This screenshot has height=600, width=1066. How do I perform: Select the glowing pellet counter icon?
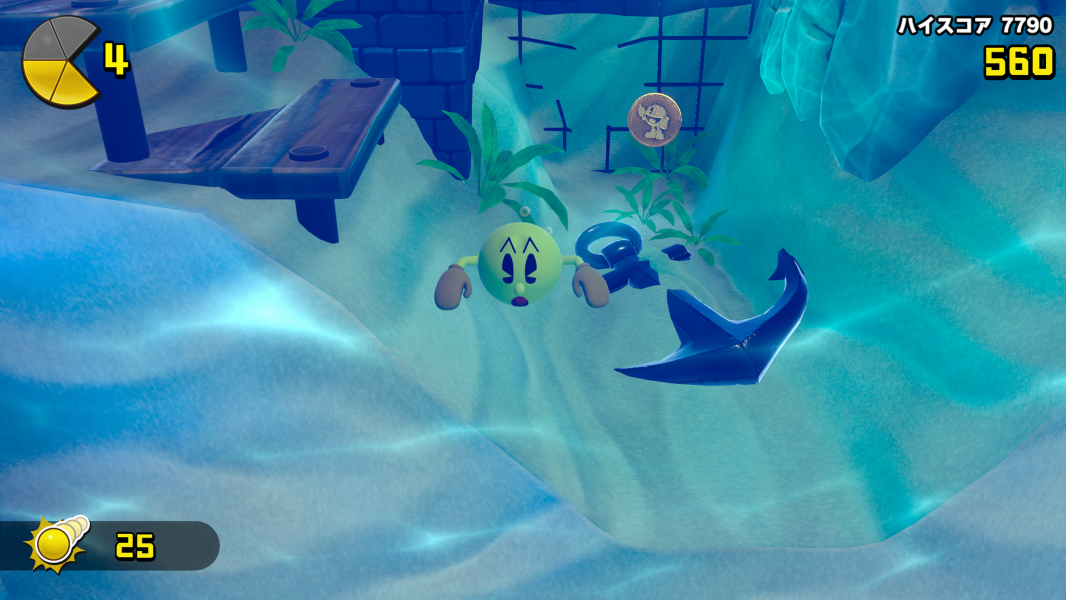point(56,543)
